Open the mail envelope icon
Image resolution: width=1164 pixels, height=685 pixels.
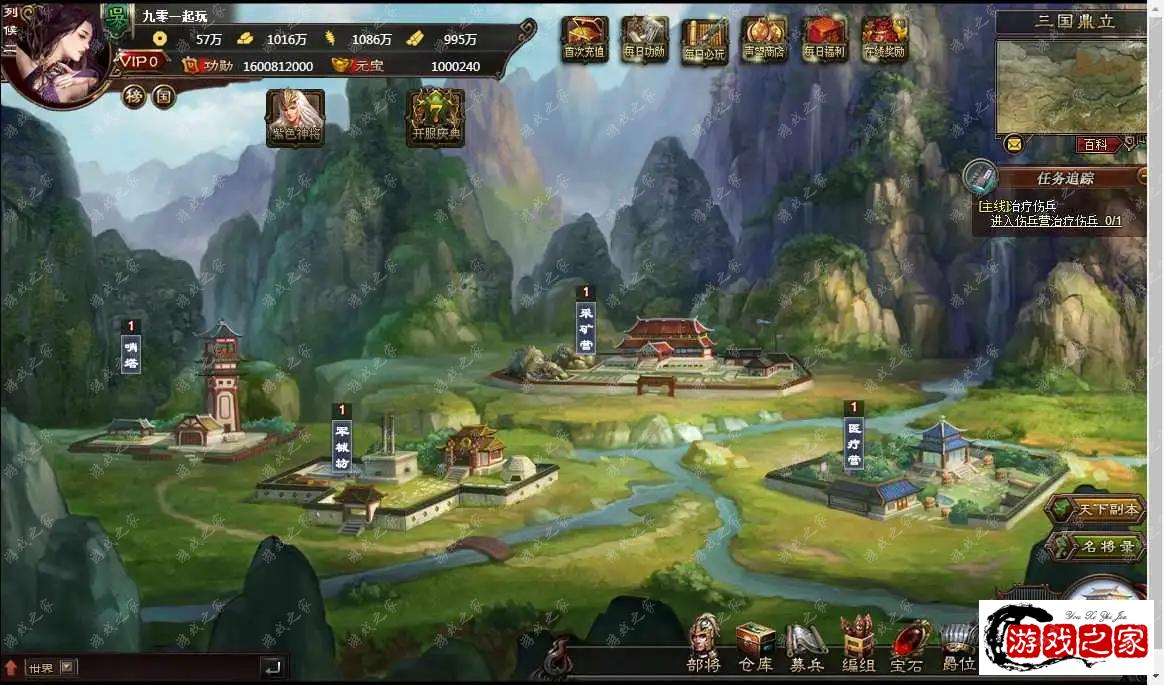(x=1014, y=144)
